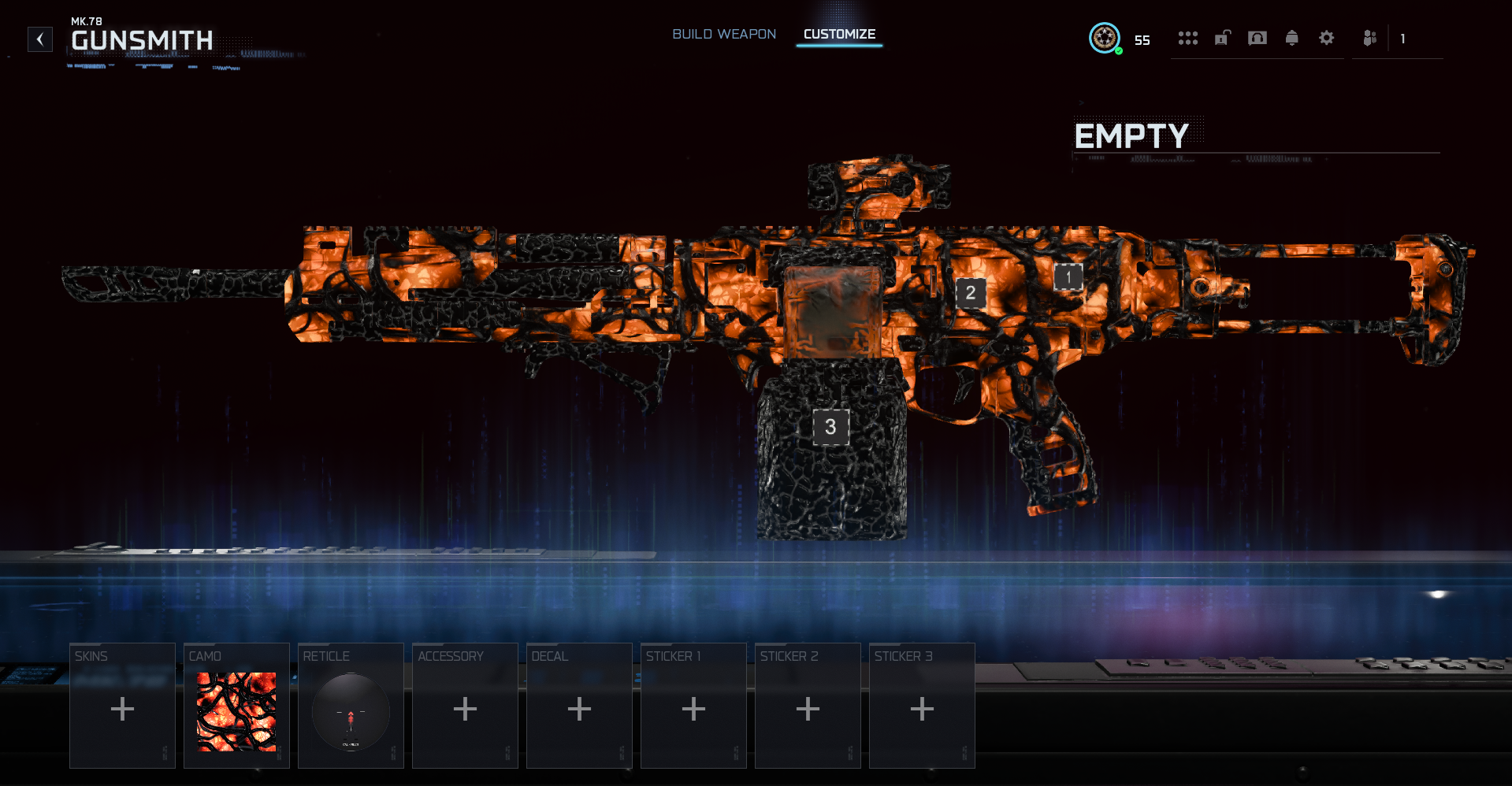
Task: Show notifications with the bell icon
Action: click(1291, 38)
